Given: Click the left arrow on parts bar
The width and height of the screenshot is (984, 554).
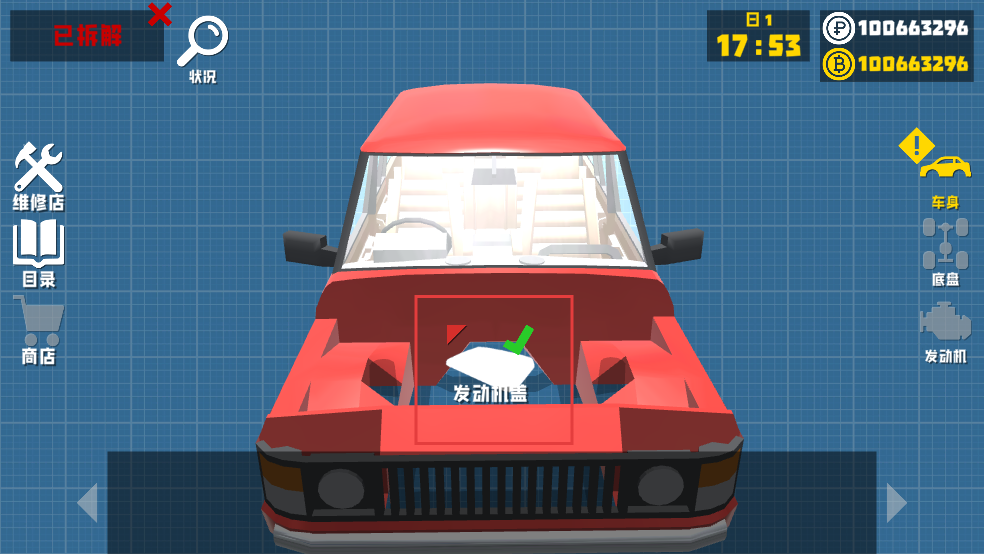Looking at the screenshot, I should coord(88,502).
